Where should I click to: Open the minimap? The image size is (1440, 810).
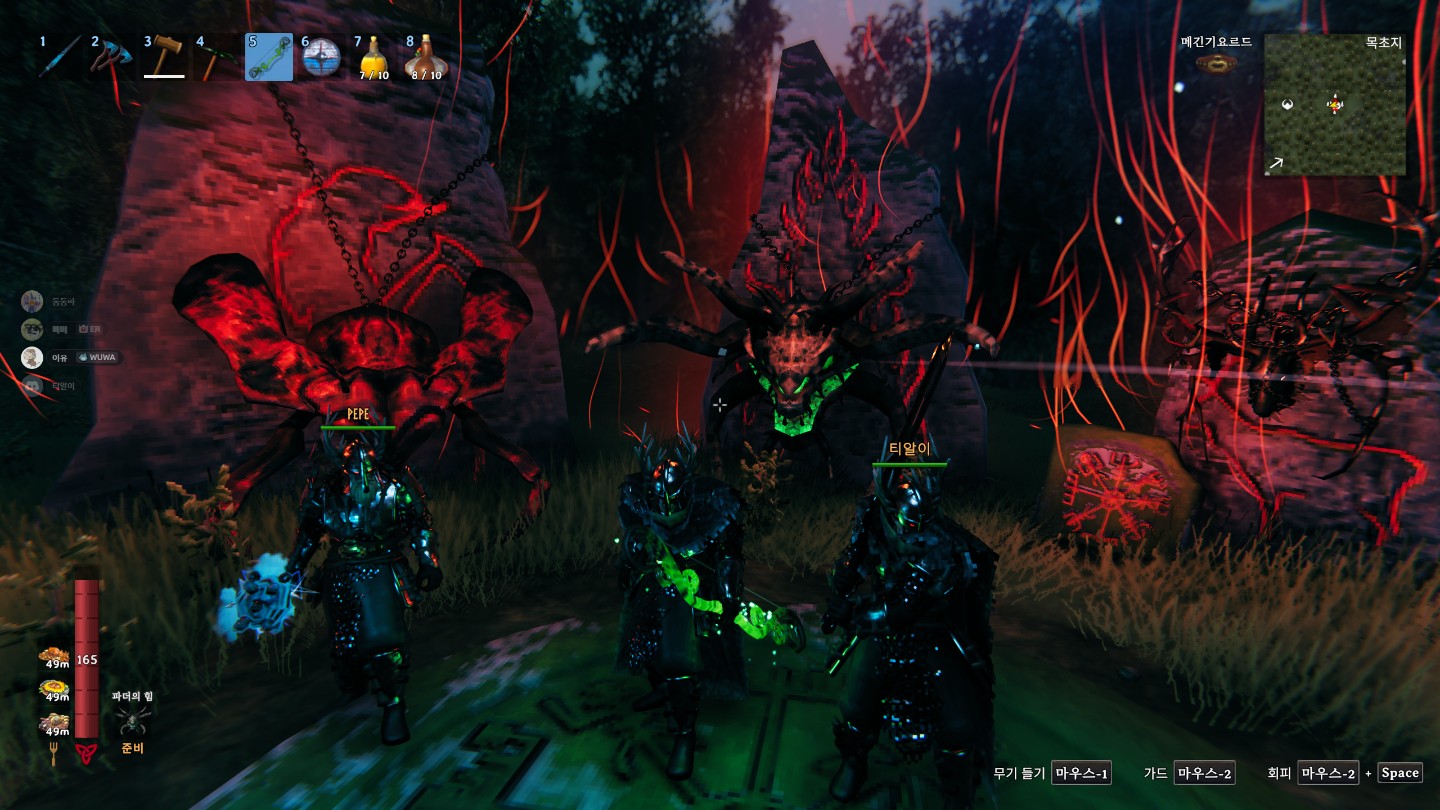pyautogui.click(x=1334, y=105)
